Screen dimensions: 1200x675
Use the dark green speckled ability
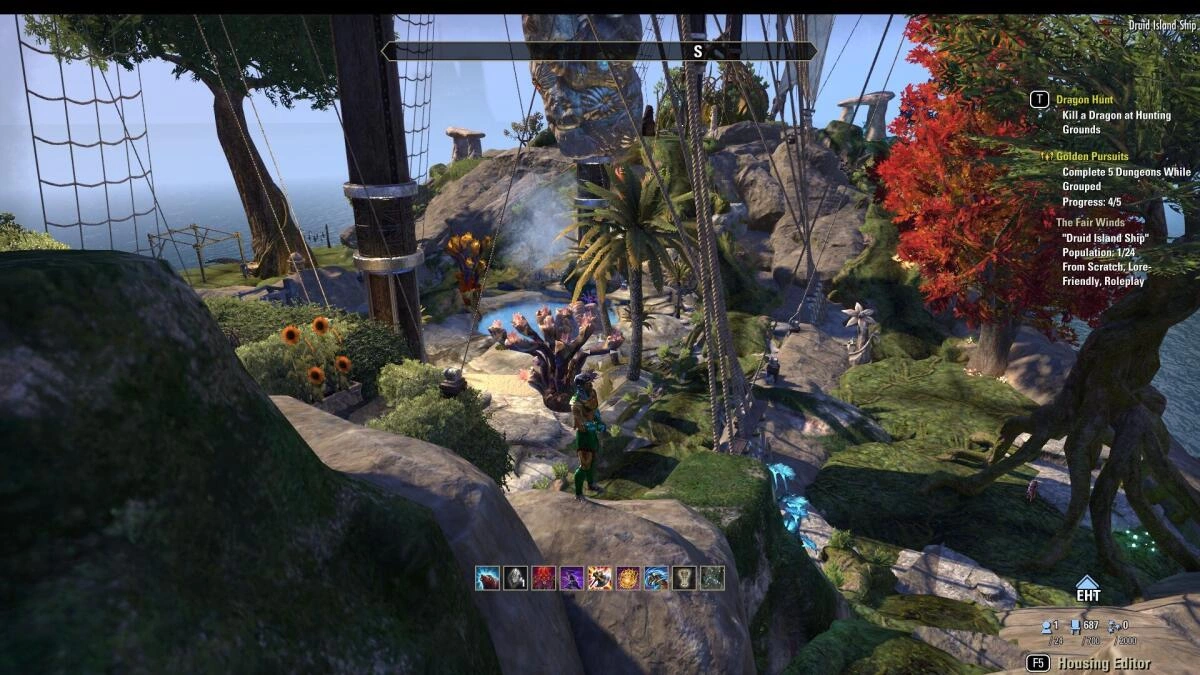click(x=712, y=577)
